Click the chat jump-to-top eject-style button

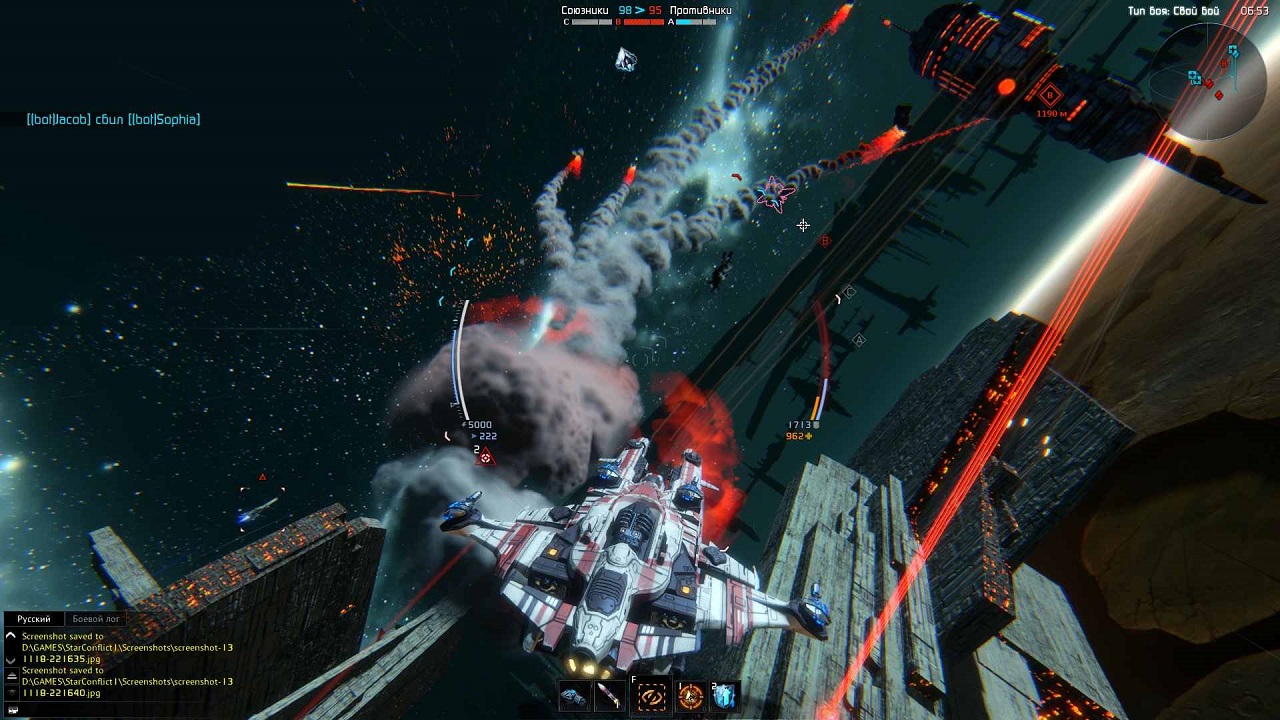pyautogui.click(x=11, y=676)
